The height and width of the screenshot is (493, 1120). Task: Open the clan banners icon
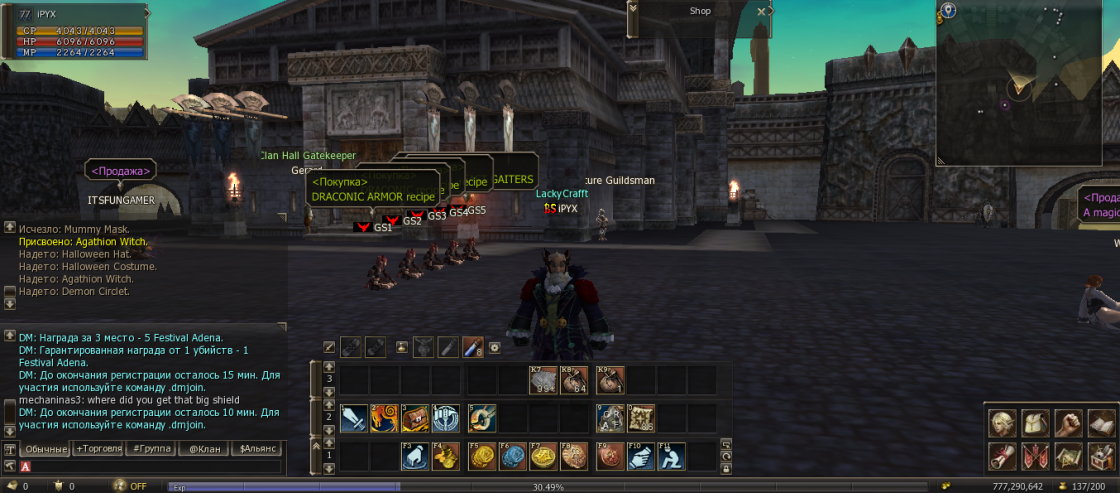(x=1035, y=457)
